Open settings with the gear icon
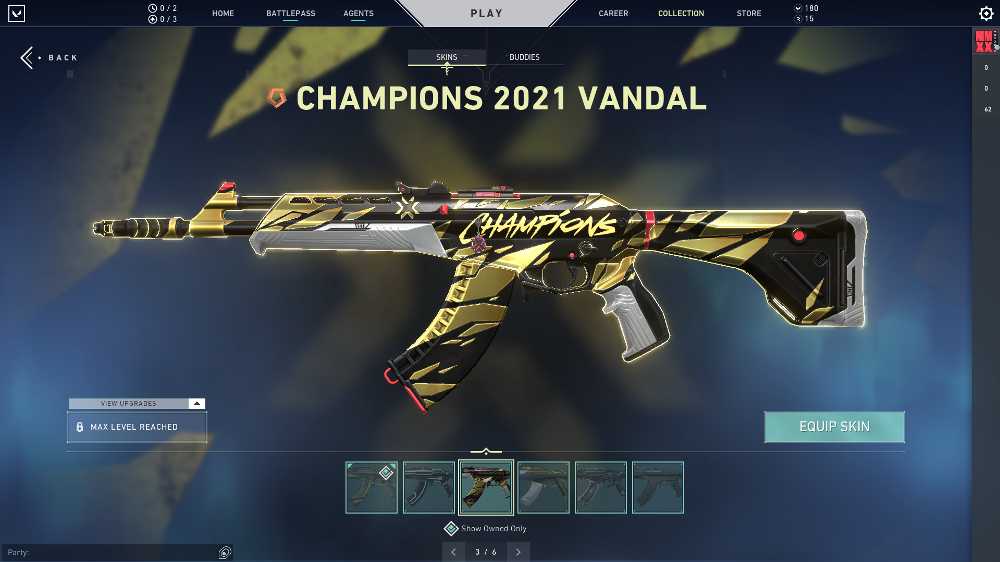1000x562 pixels. 986,14
